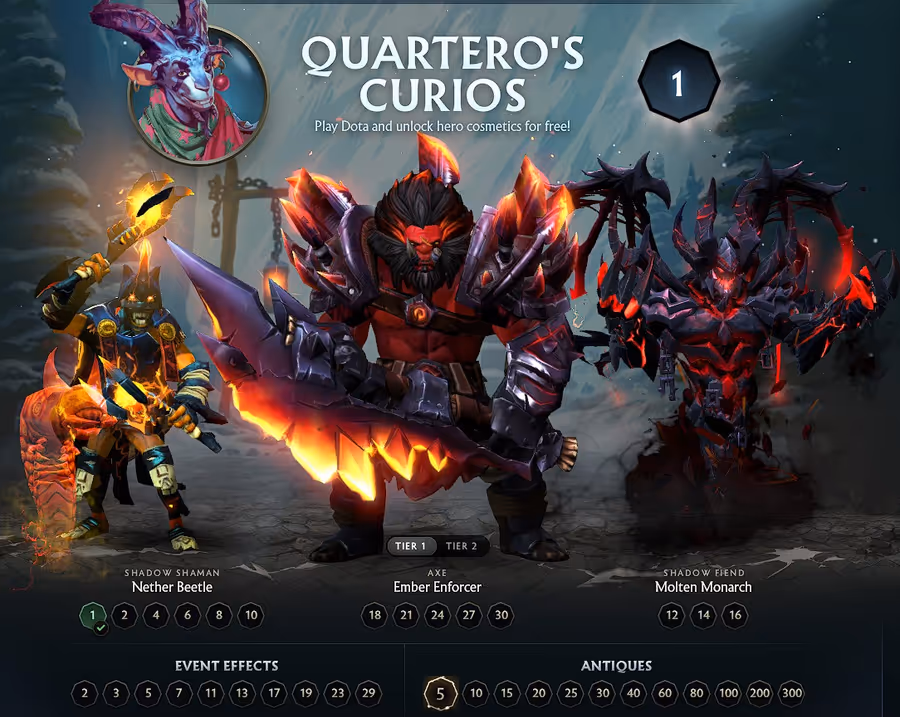900x717 pixels.
Task: Choose Molten Monarch reward node 16
Action: tap(735, 615)
